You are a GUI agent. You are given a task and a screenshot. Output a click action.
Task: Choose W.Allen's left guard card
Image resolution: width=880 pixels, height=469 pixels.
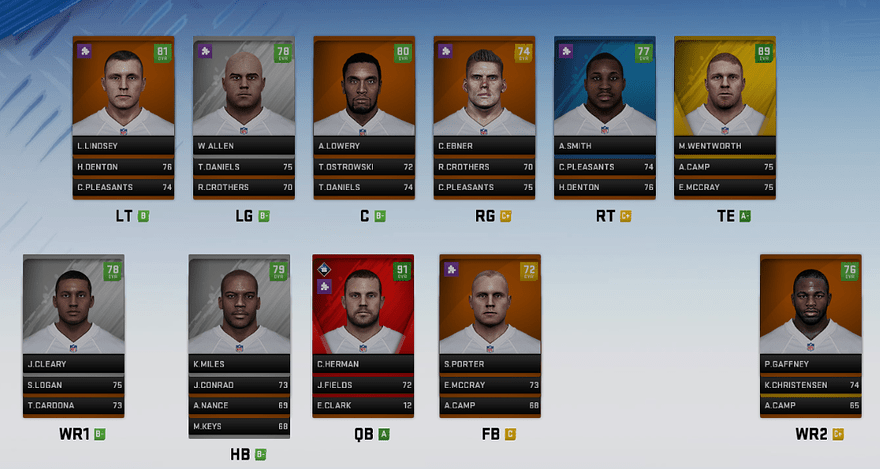(244, 95)
